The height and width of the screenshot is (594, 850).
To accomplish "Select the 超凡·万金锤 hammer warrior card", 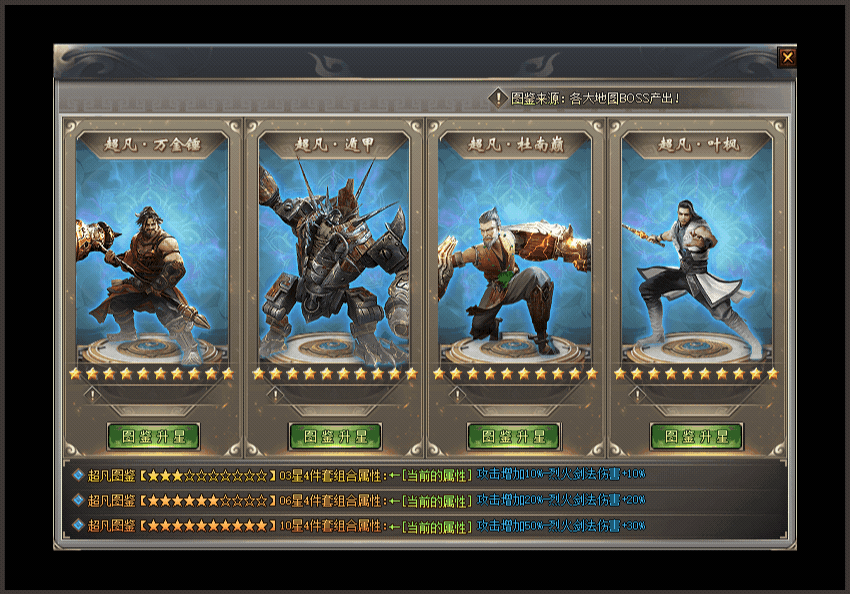I will click(152, 250).
